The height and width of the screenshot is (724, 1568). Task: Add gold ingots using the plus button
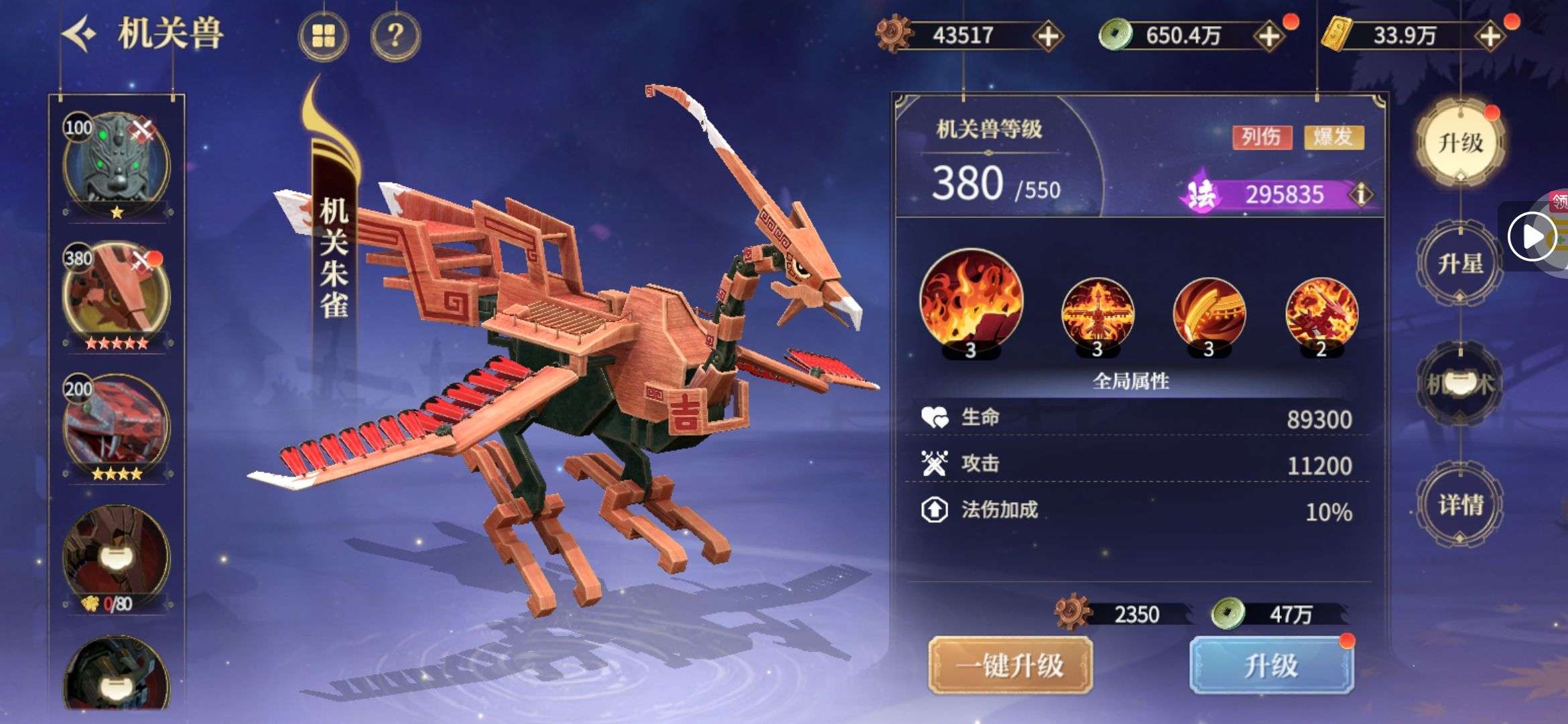tap(1490, 36)
